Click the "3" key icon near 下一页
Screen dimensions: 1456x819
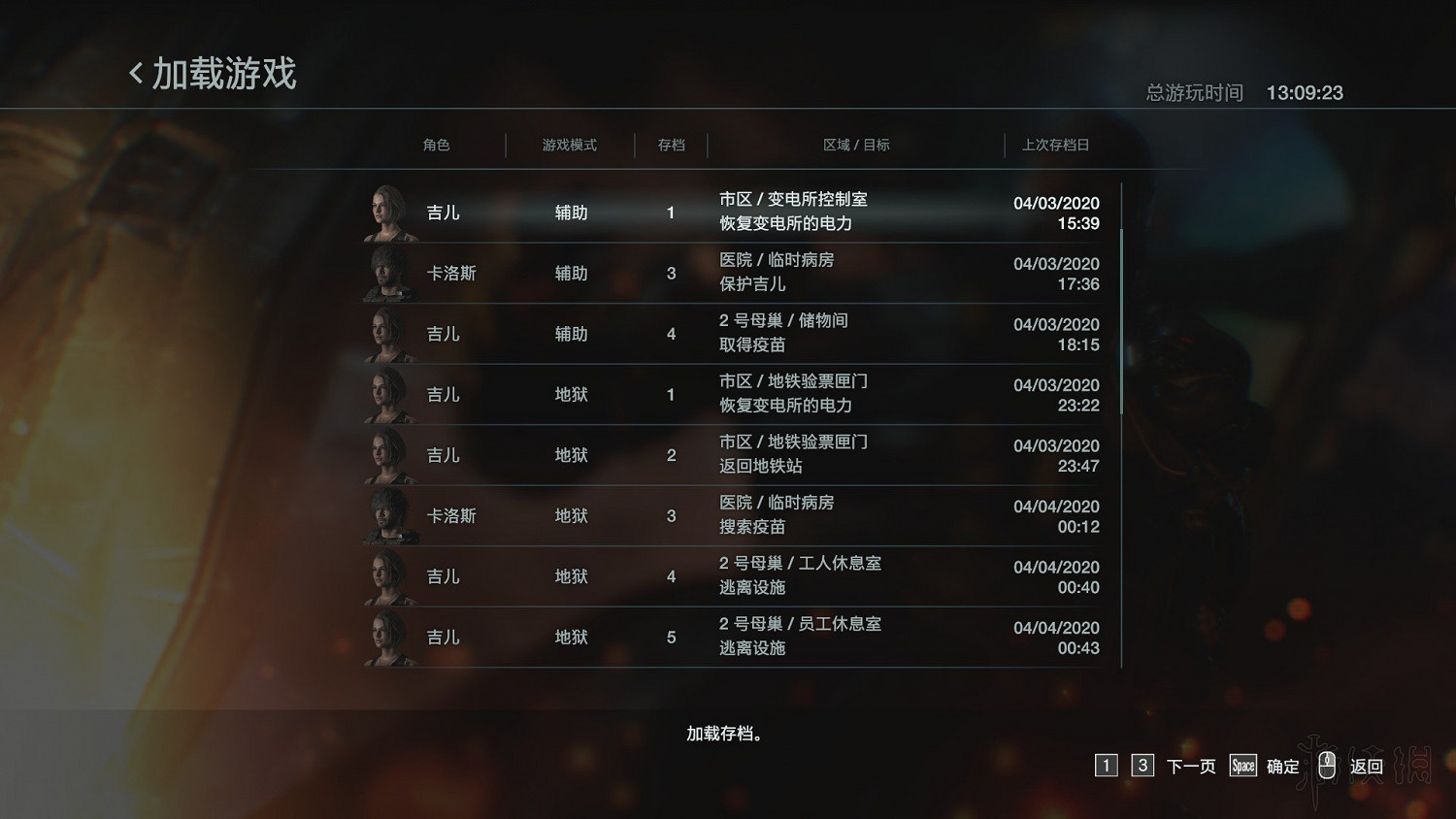pyautogui.click(x=1142, y=766)
